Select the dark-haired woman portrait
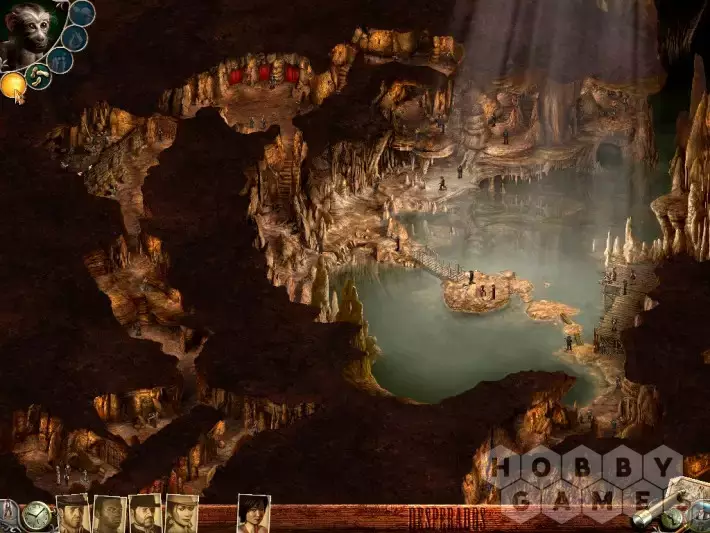 (x=253, y=514)
